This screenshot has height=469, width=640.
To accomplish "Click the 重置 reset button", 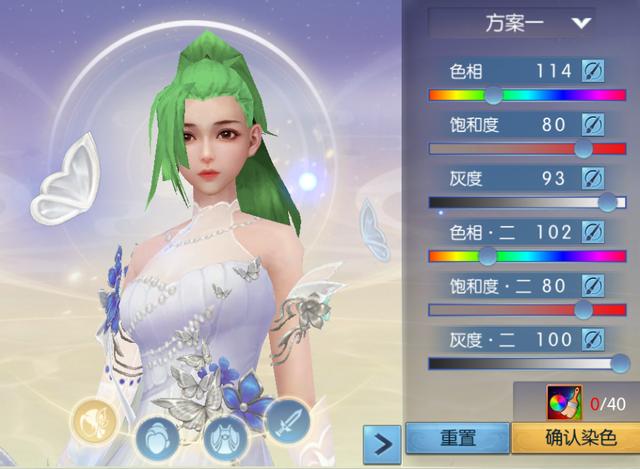I will point(457,438).
